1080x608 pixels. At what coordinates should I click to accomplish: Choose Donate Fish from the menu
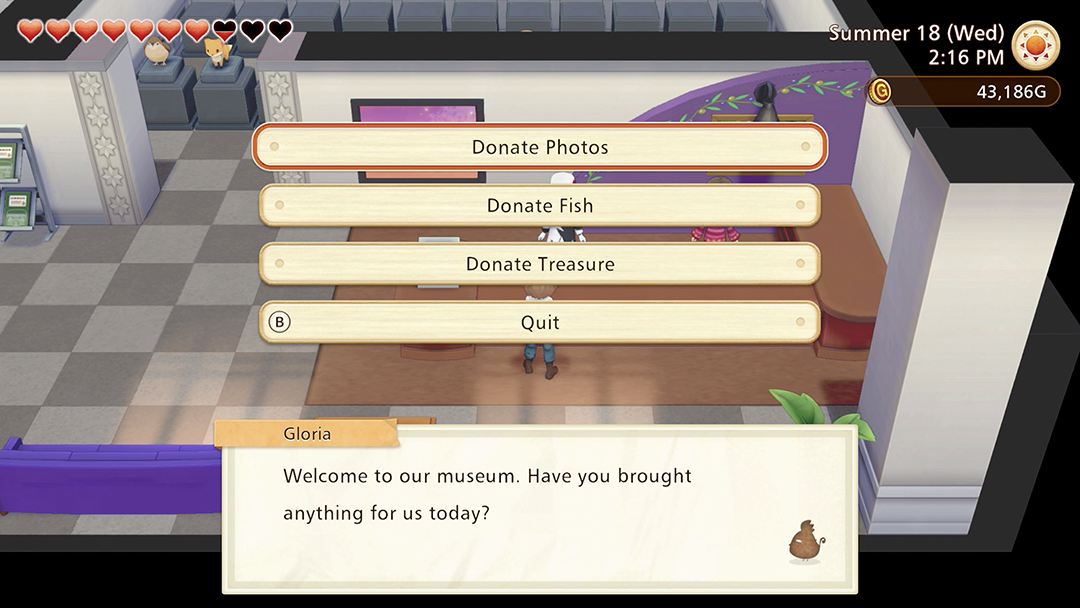[540, 206]
